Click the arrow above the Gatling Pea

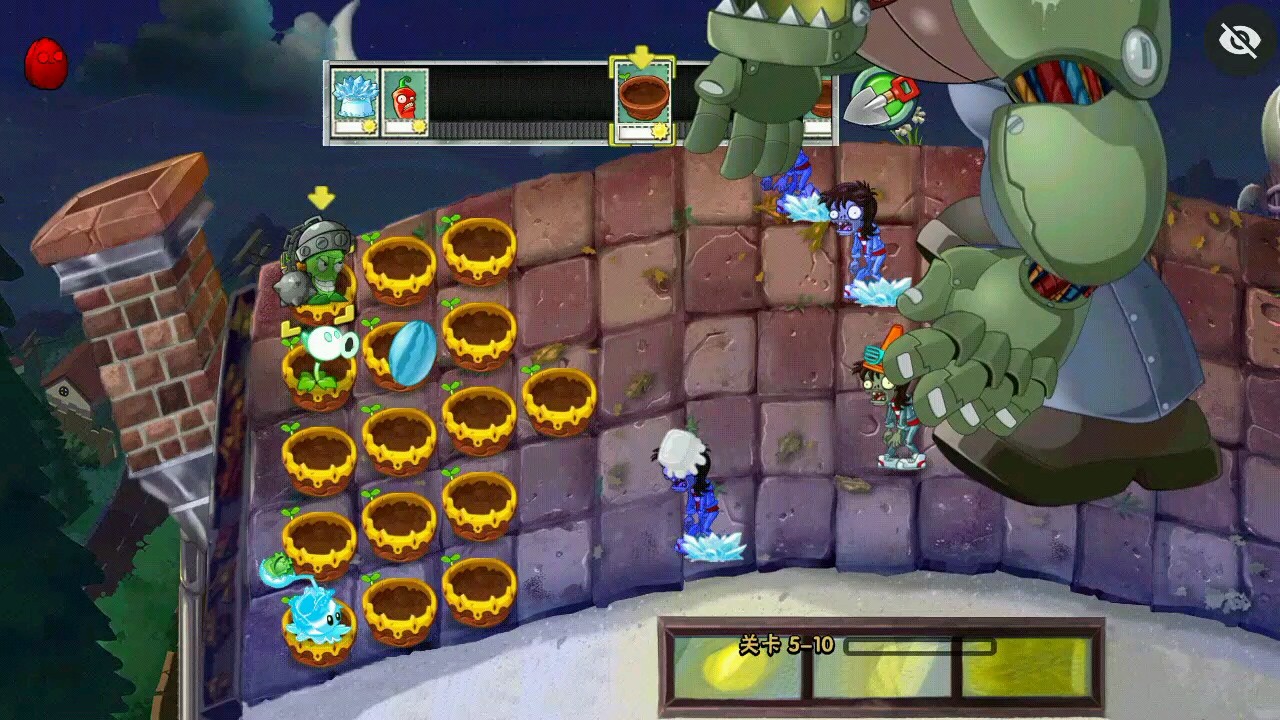320,198
